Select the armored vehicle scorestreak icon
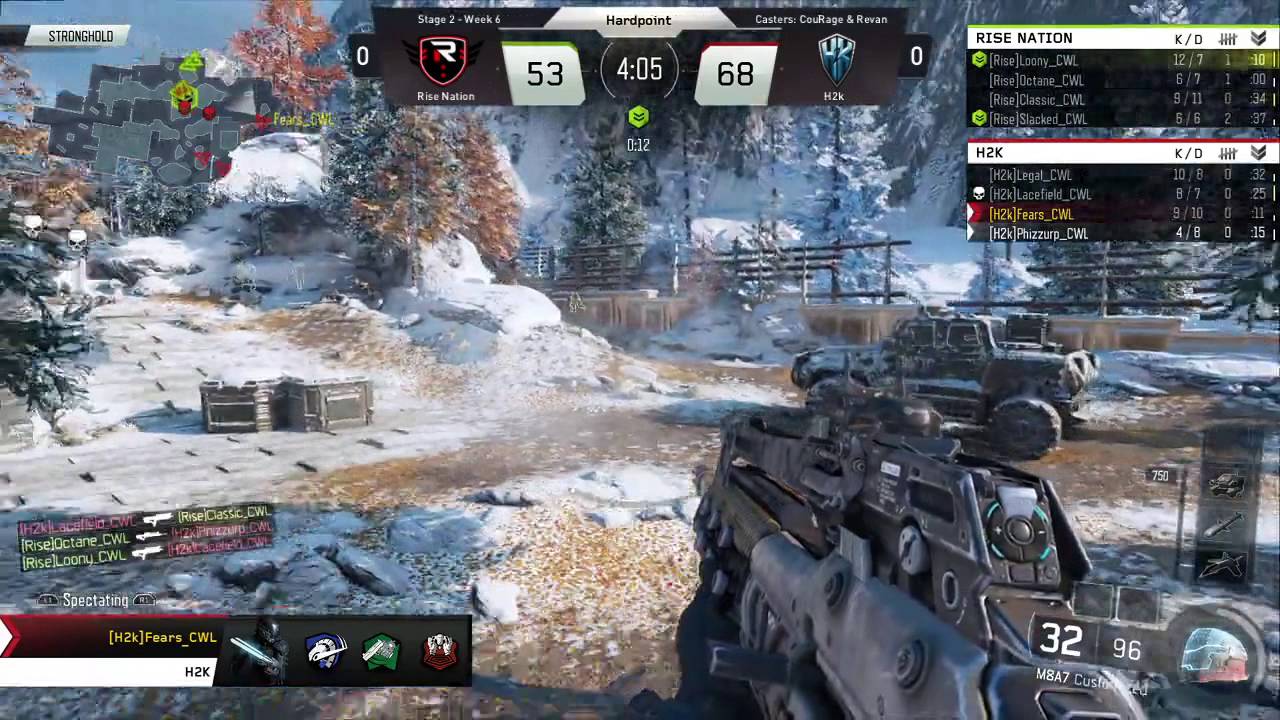The height and width of the screenshot is (720, 1280). (x=1226, y=486)
